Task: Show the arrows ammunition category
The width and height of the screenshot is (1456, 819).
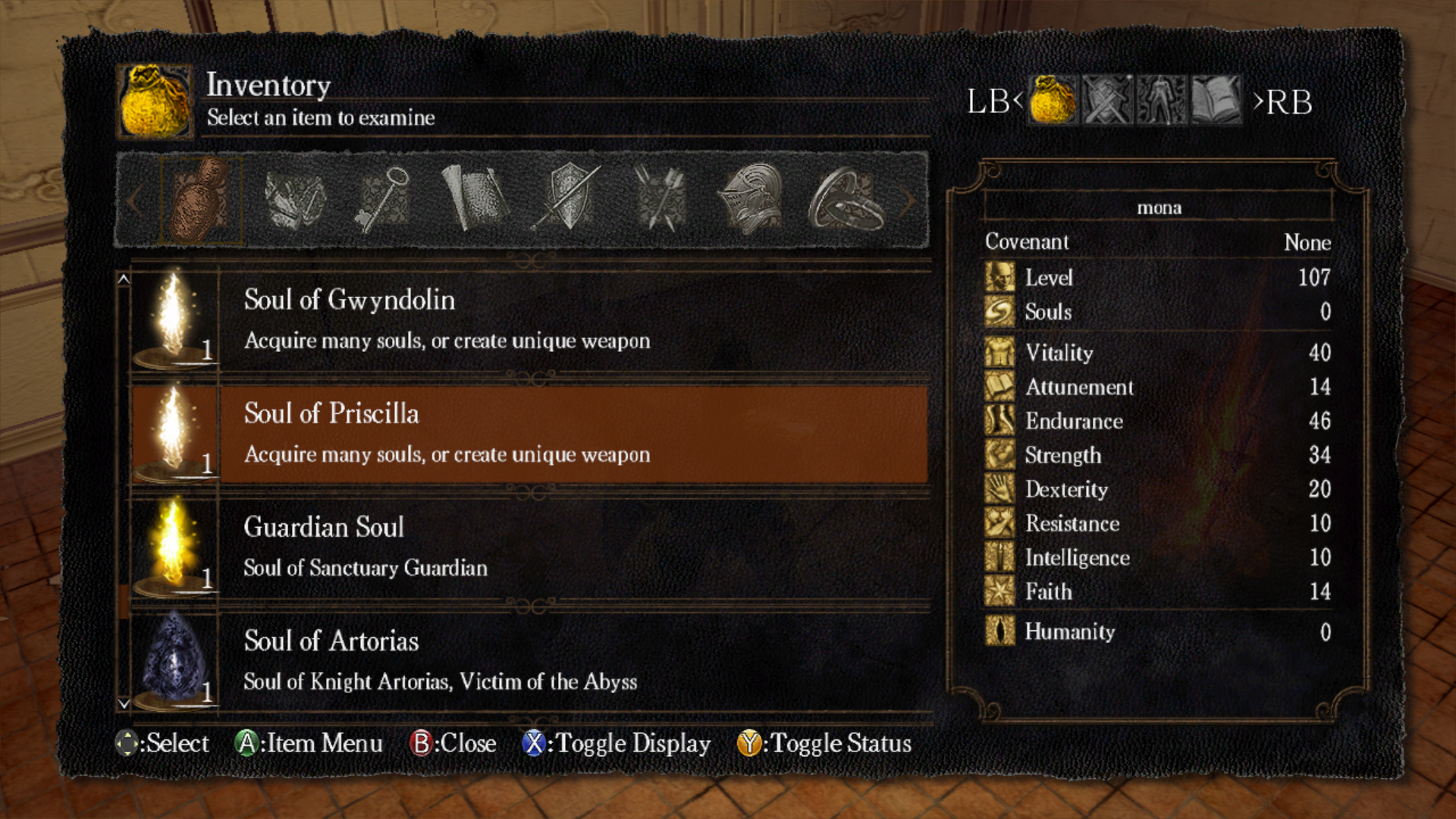Action: [x=660, y=200]
